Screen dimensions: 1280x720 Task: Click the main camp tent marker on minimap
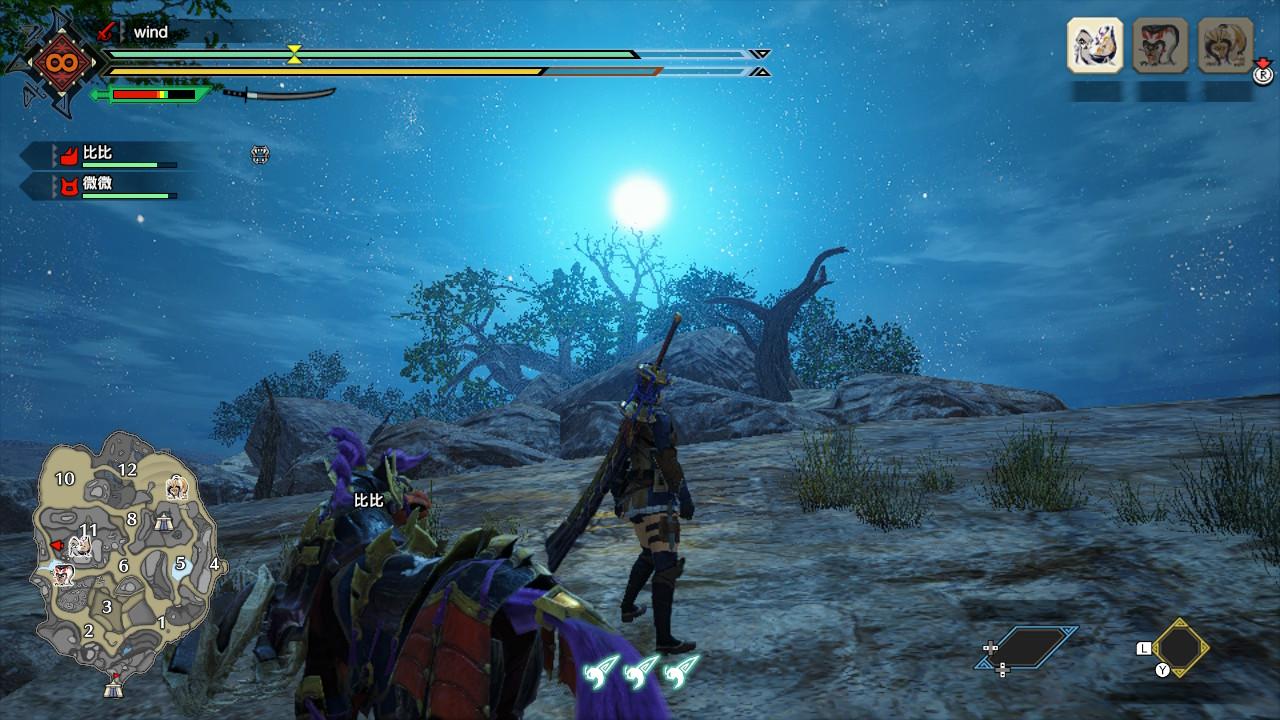[x=113, y=688]
